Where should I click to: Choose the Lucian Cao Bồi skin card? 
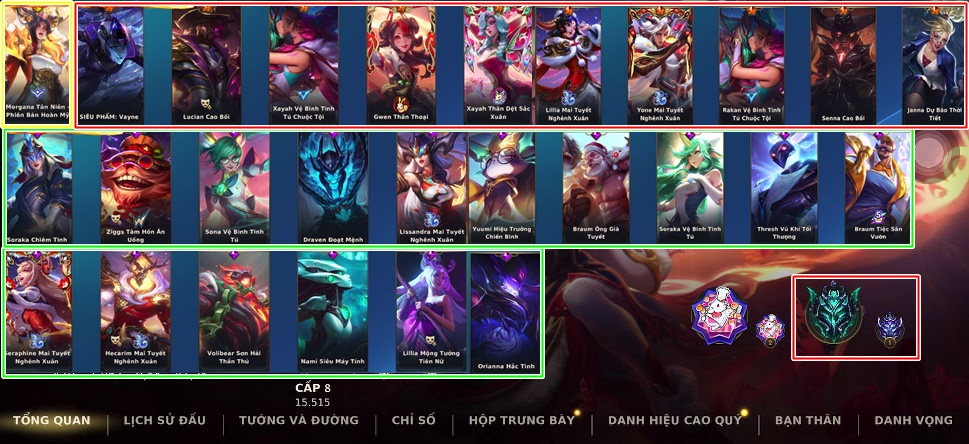(207, 63)
